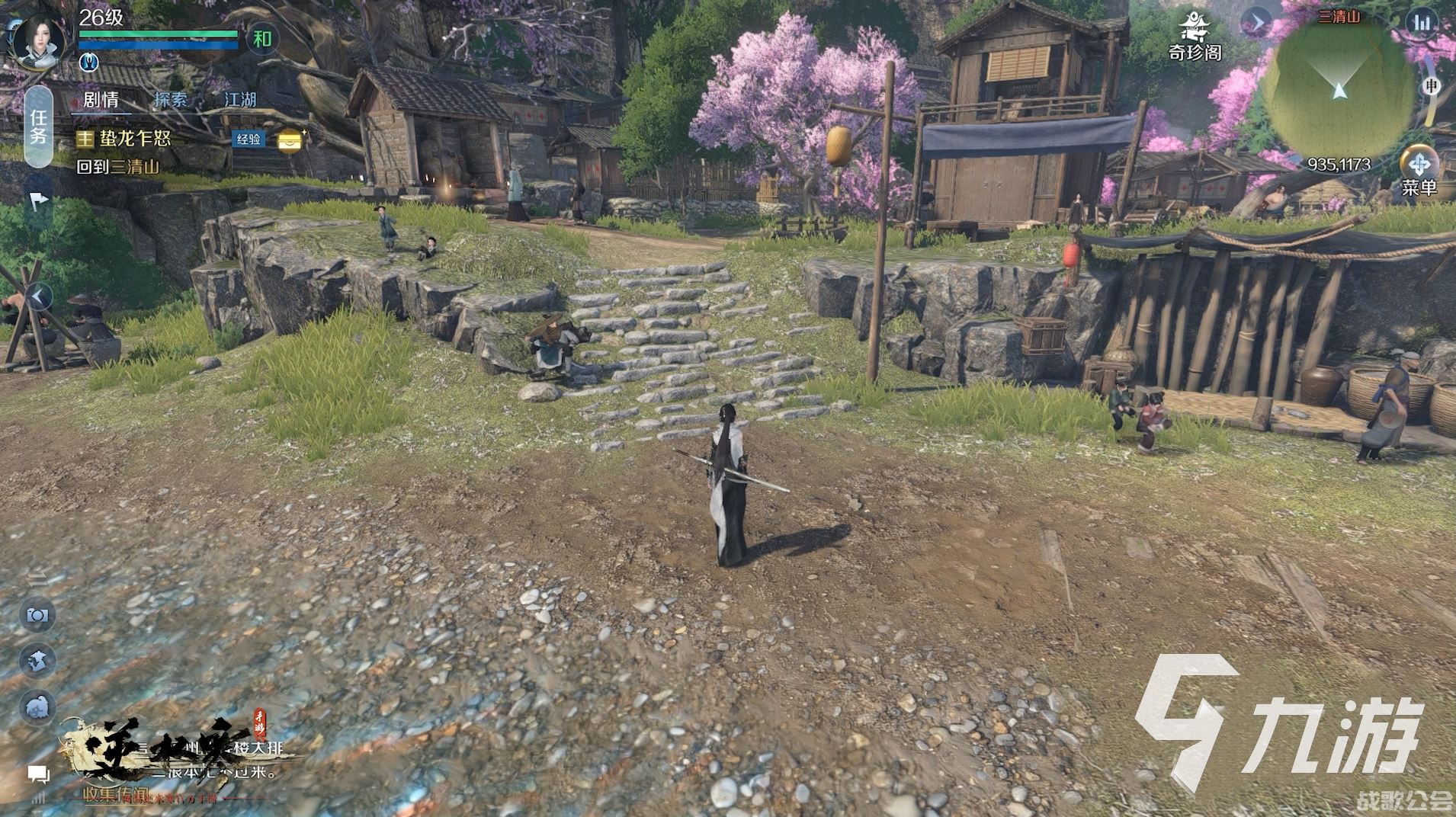1456x817 pixels.
Task: Open the 奇珍阁 shop
Action: click(x=1195, y=38)
